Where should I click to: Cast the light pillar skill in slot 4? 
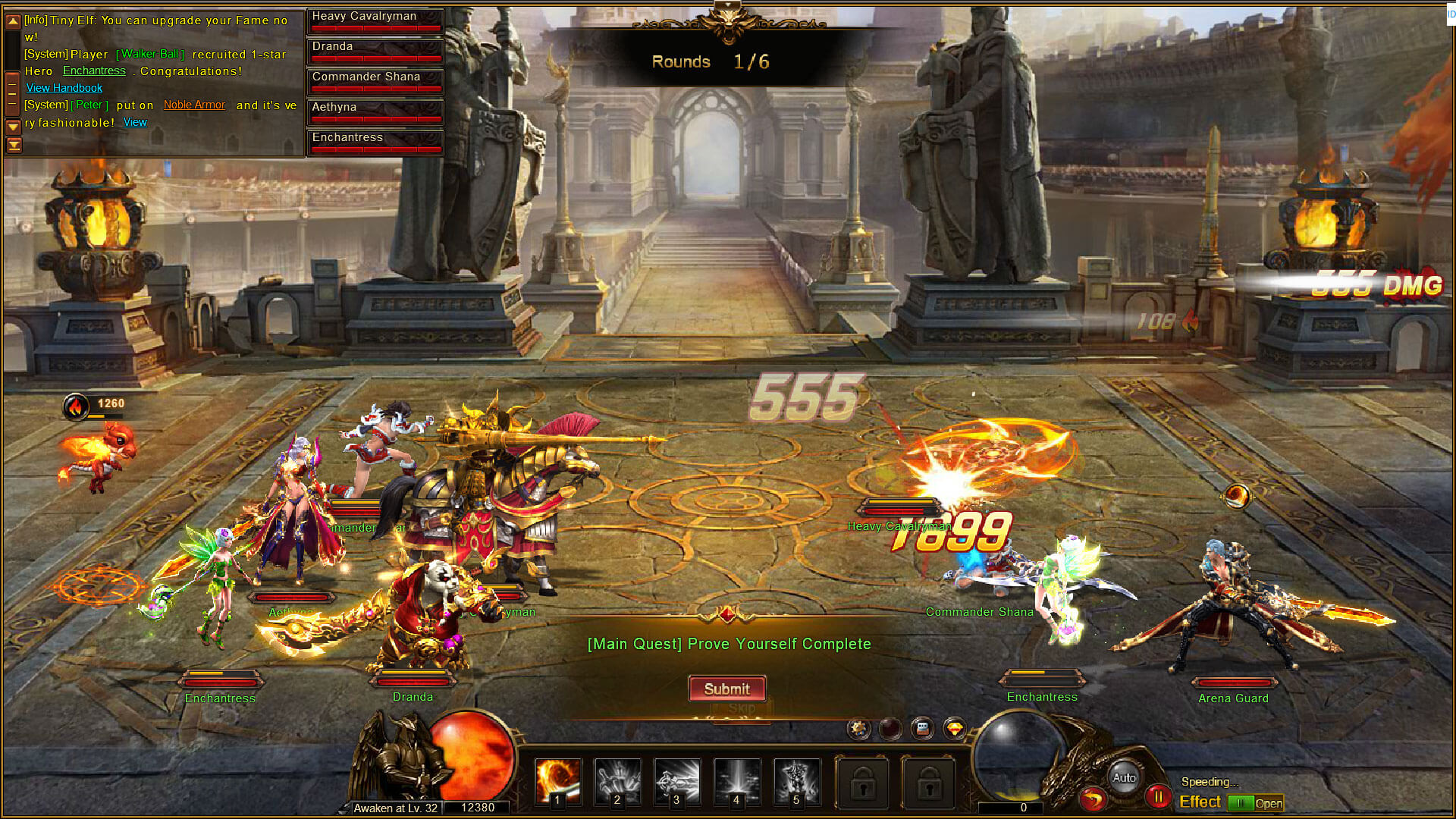(x=736, y=780)
